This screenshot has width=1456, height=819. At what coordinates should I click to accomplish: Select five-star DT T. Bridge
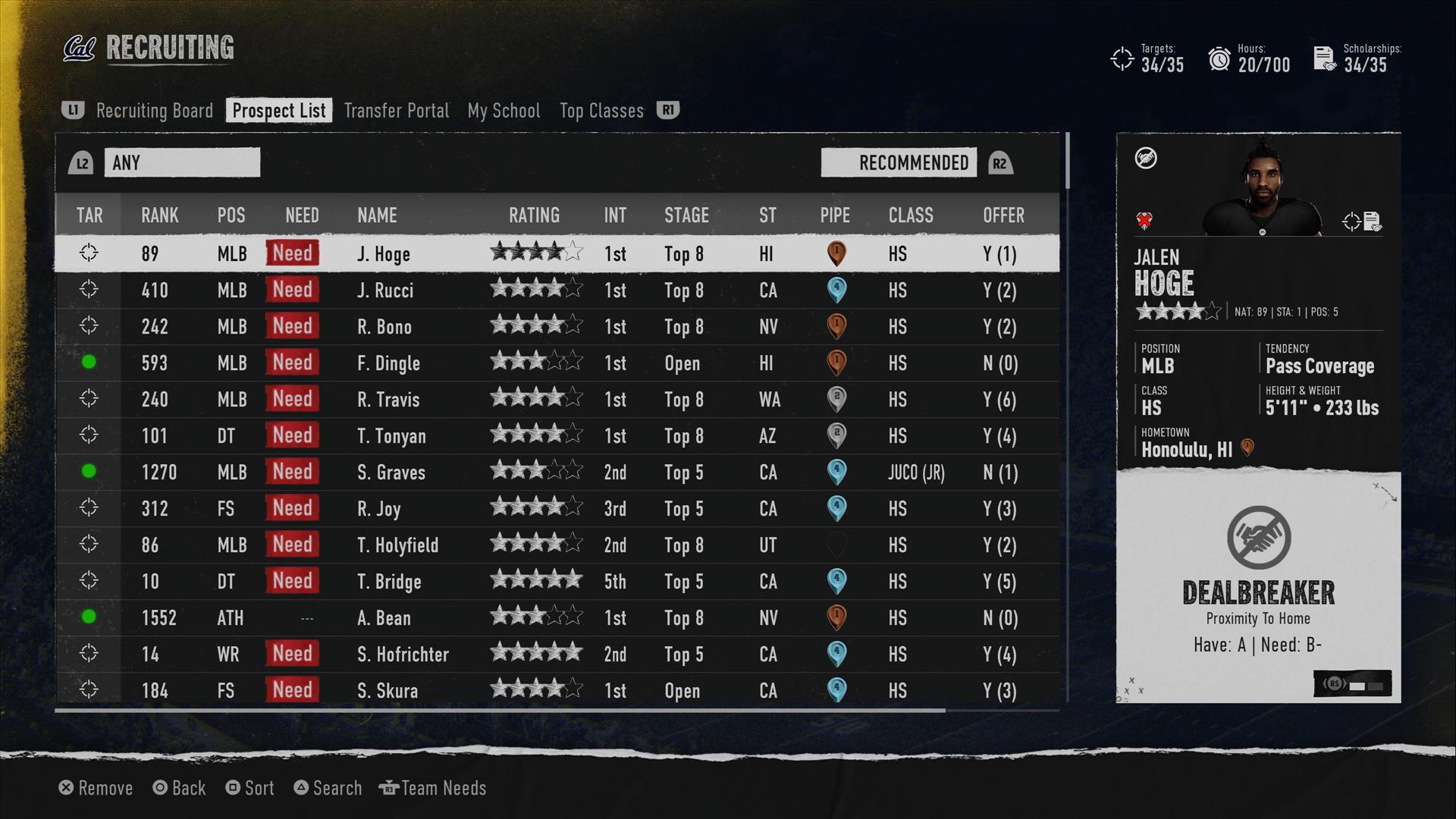[389, 582]
